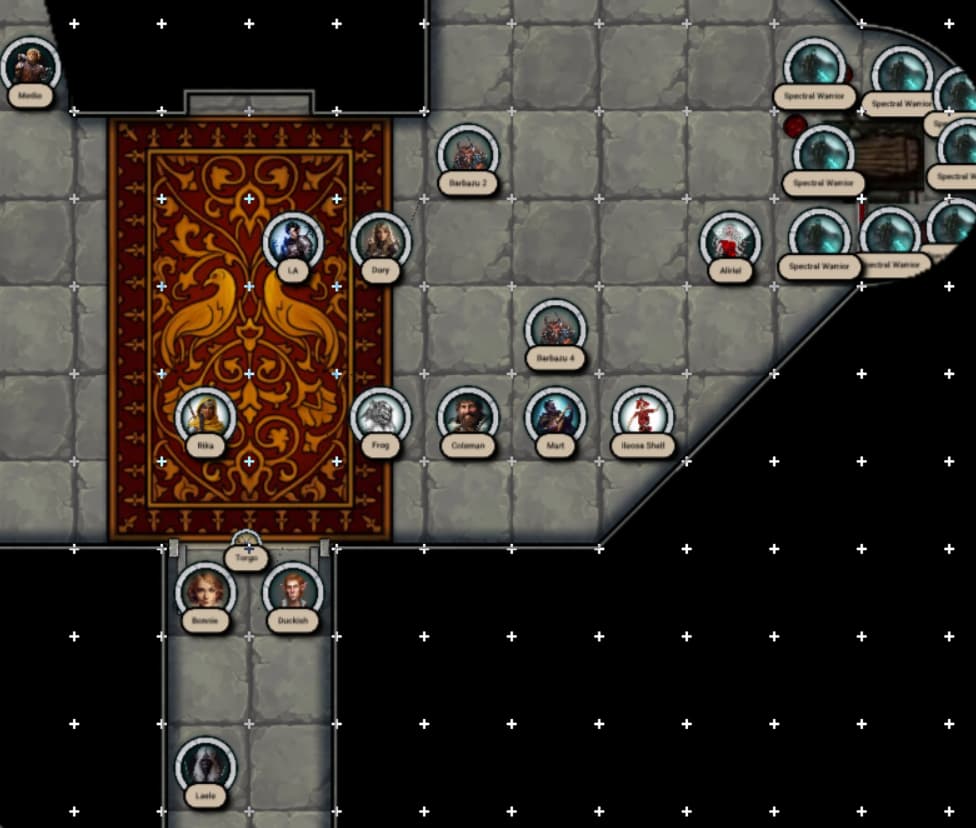Select the Barbazu 4 enemy token
The height and width of the screenshot is (828, 976).
coord(555,328)
